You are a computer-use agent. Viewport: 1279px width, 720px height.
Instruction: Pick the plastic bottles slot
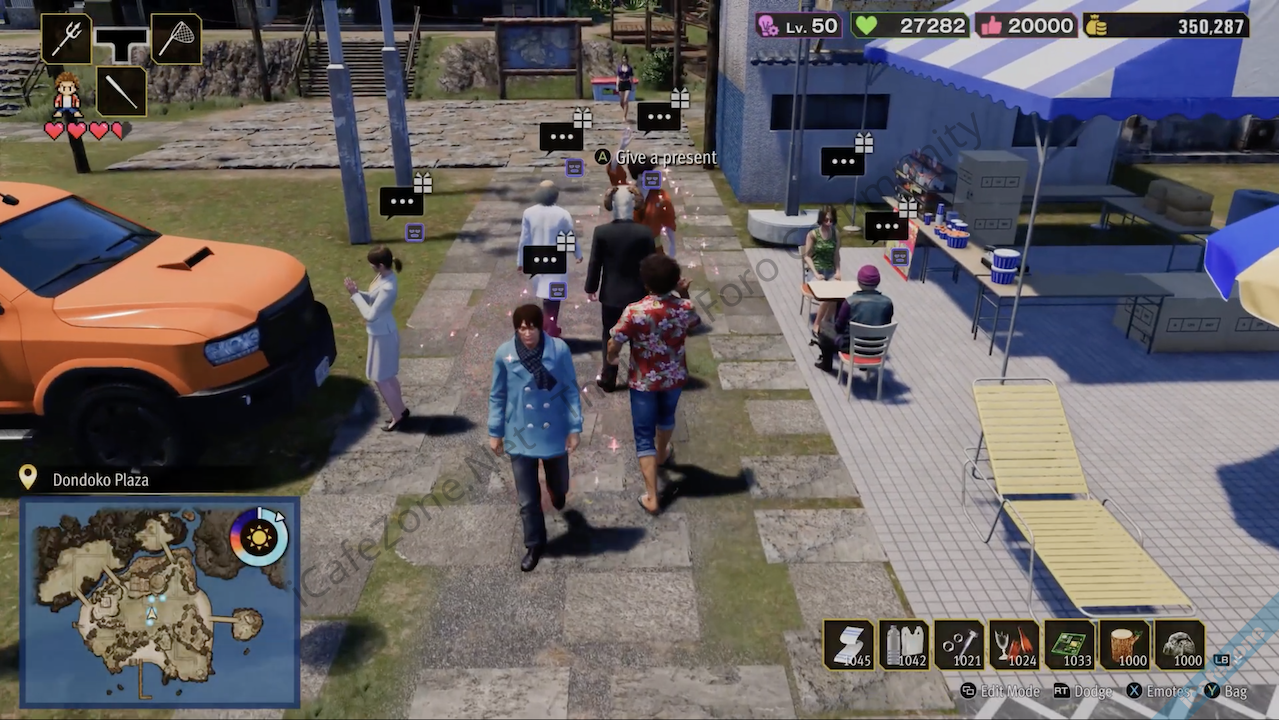tap(904, 645)
